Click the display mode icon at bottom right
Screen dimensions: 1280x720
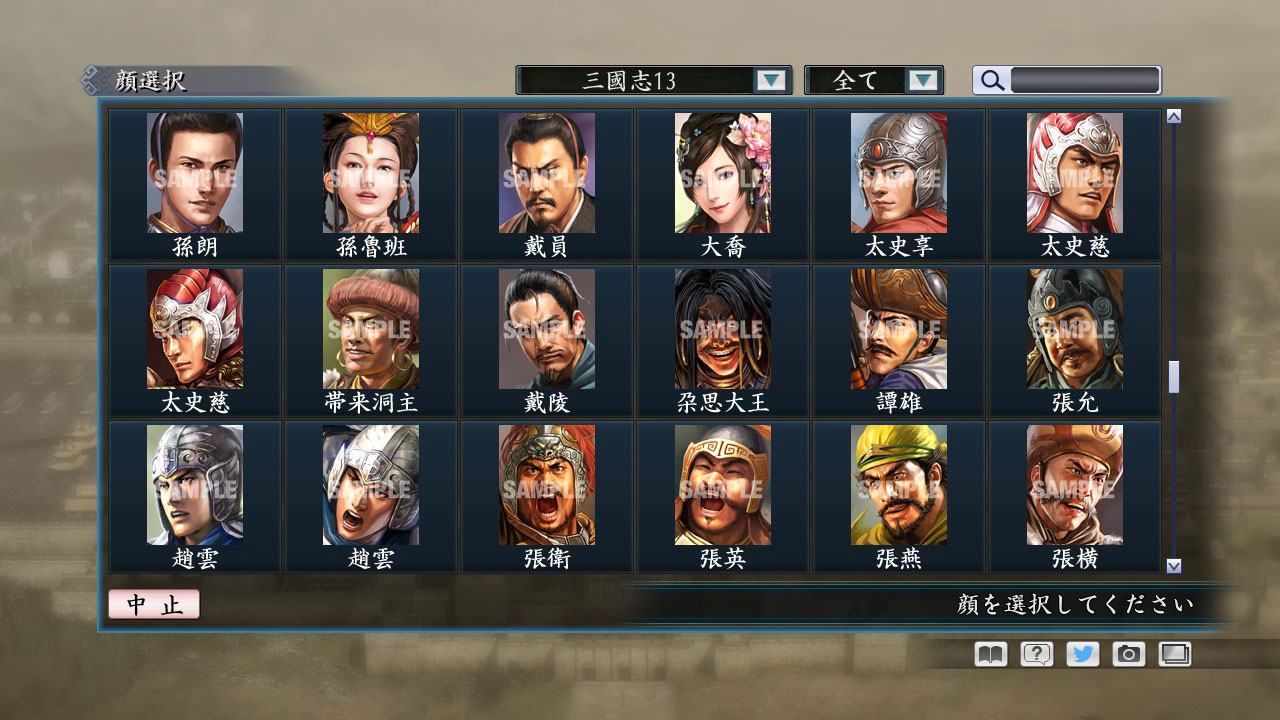(x=1174, y=654)
